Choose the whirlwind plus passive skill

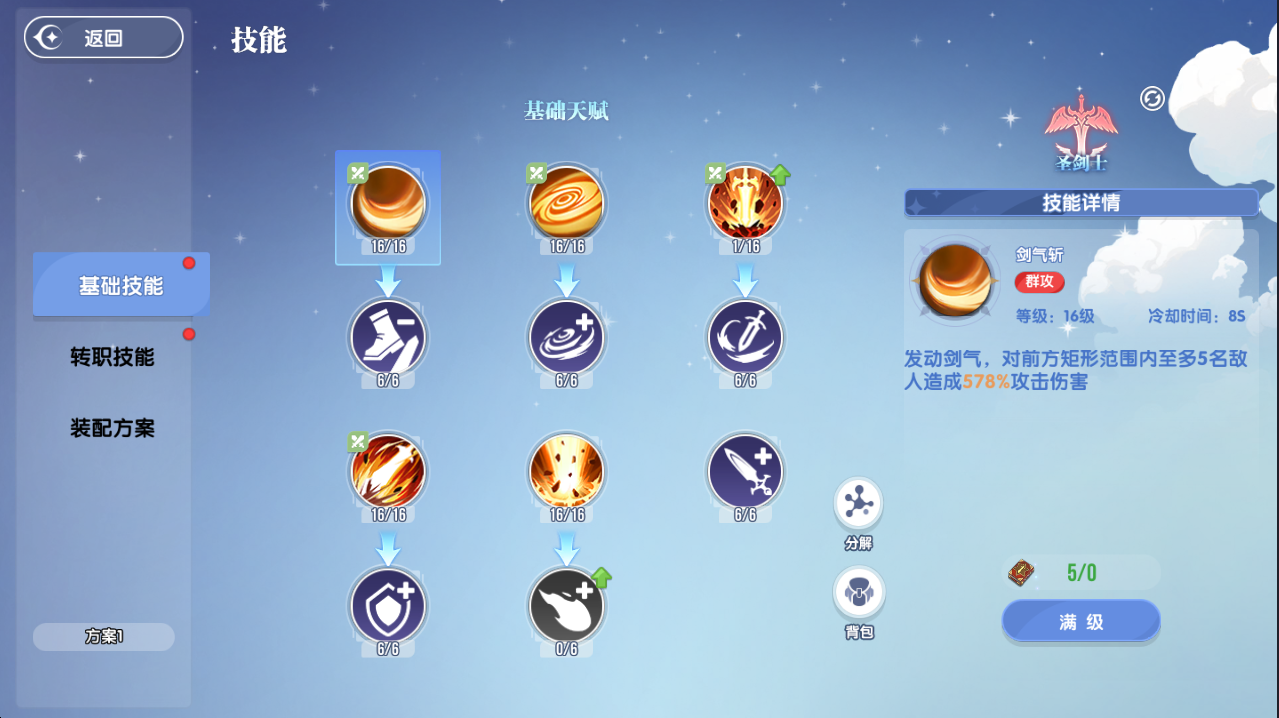coord(567,338)
